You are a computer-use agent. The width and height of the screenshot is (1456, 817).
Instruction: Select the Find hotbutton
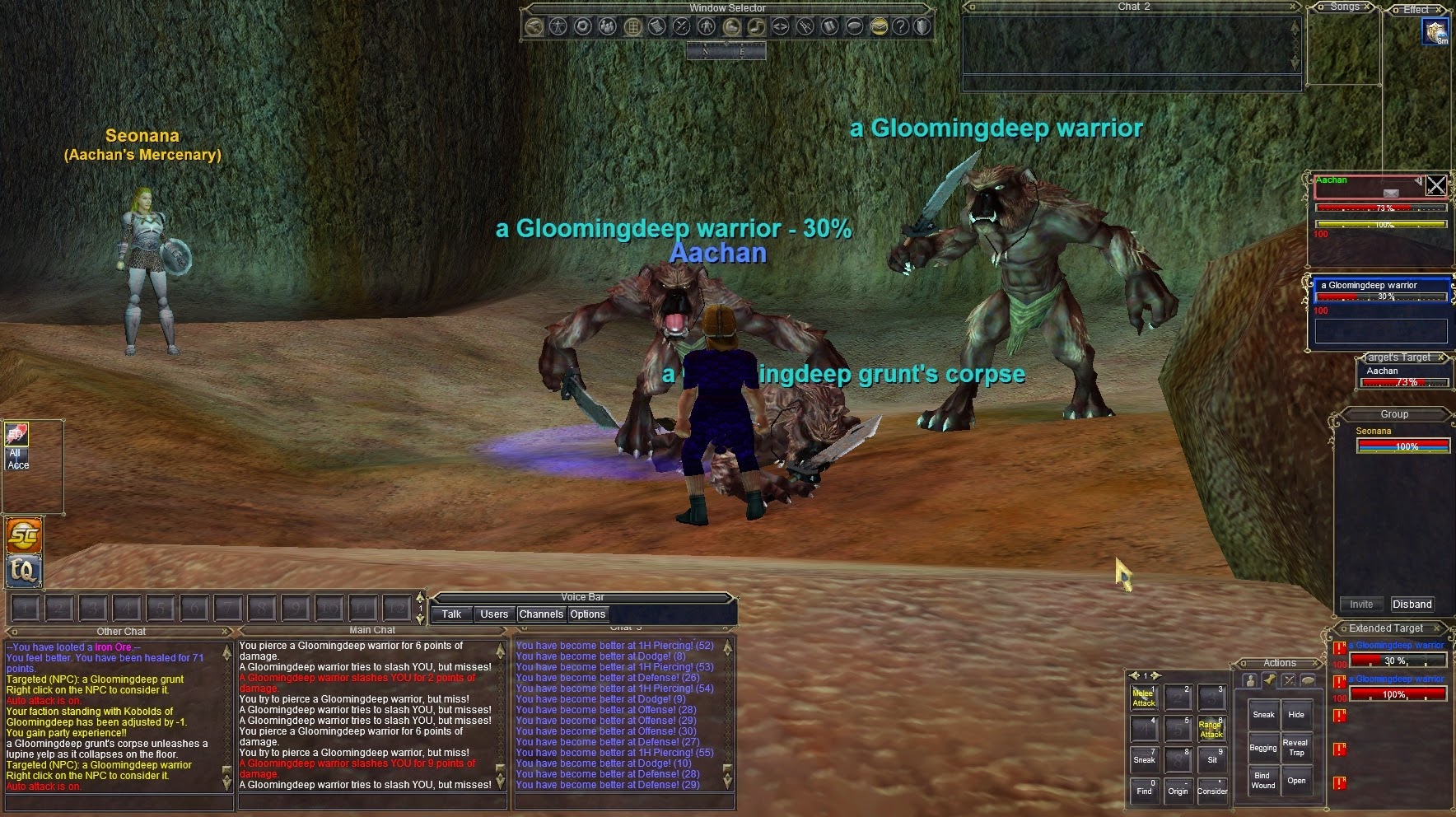click(1144, 790)
